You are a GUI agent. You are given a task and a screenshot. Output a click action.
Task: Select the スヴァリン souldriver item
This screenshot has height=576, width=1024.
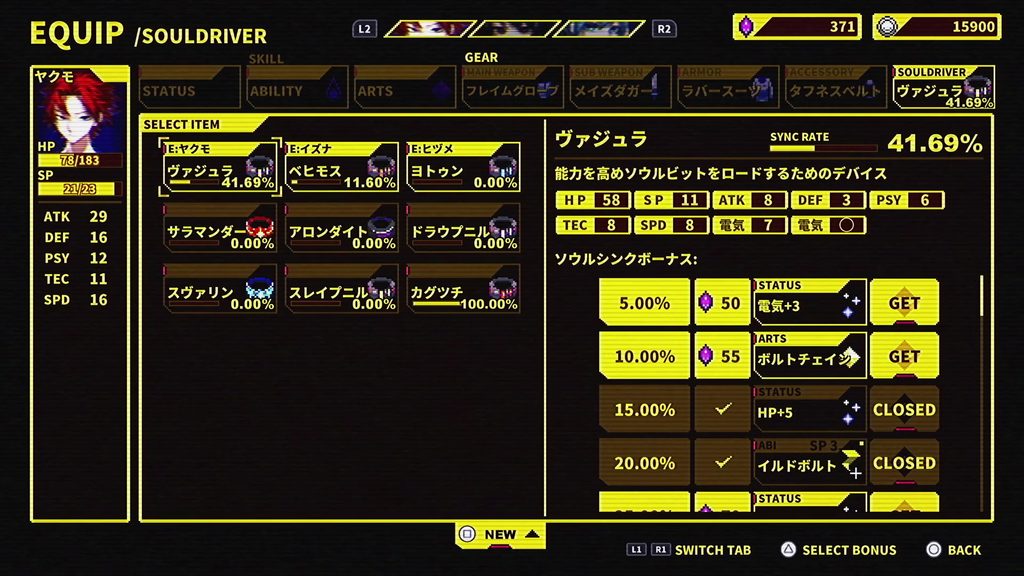coord(219,290)
